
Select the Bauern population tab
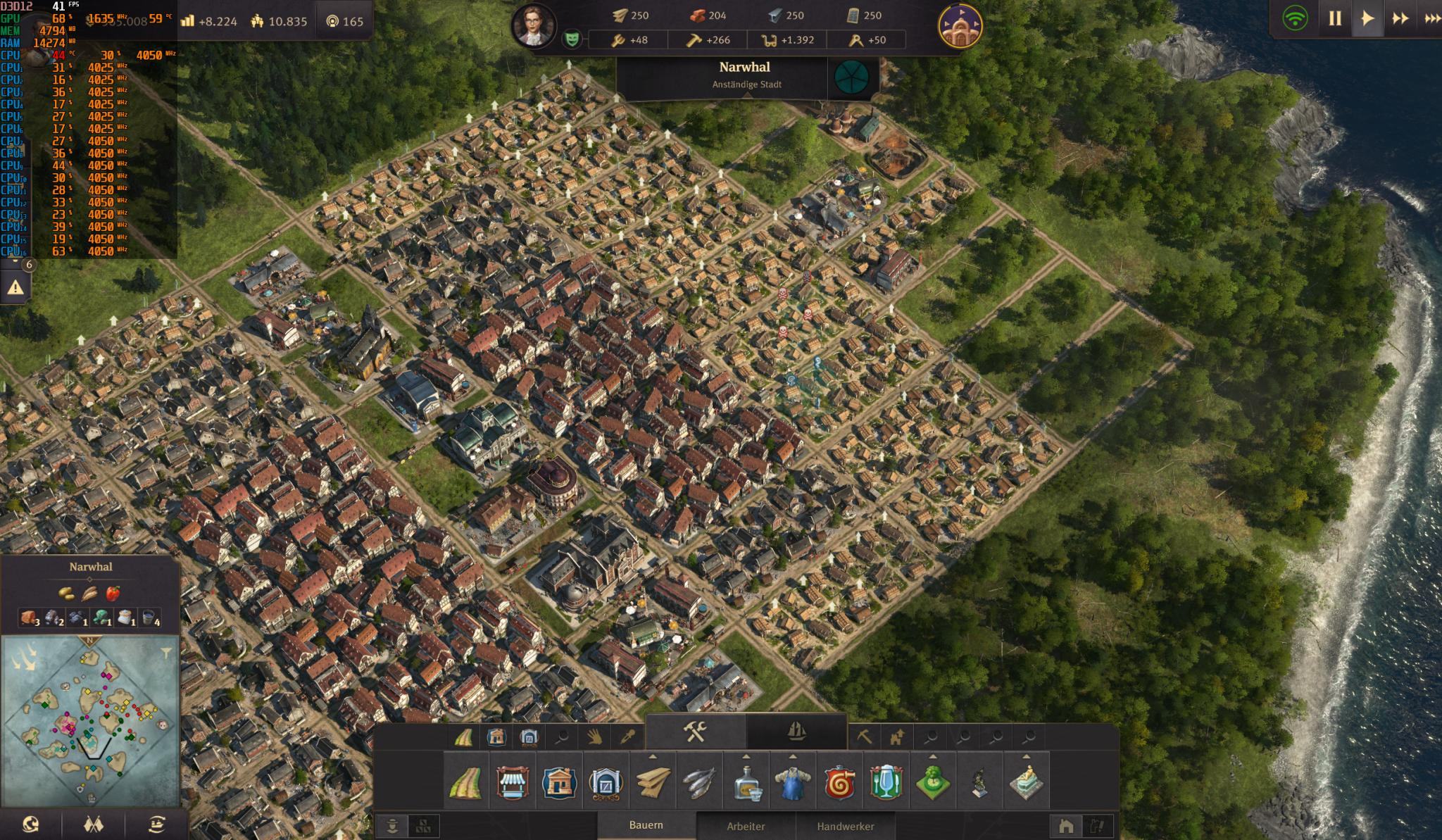[x=646, y=825]
